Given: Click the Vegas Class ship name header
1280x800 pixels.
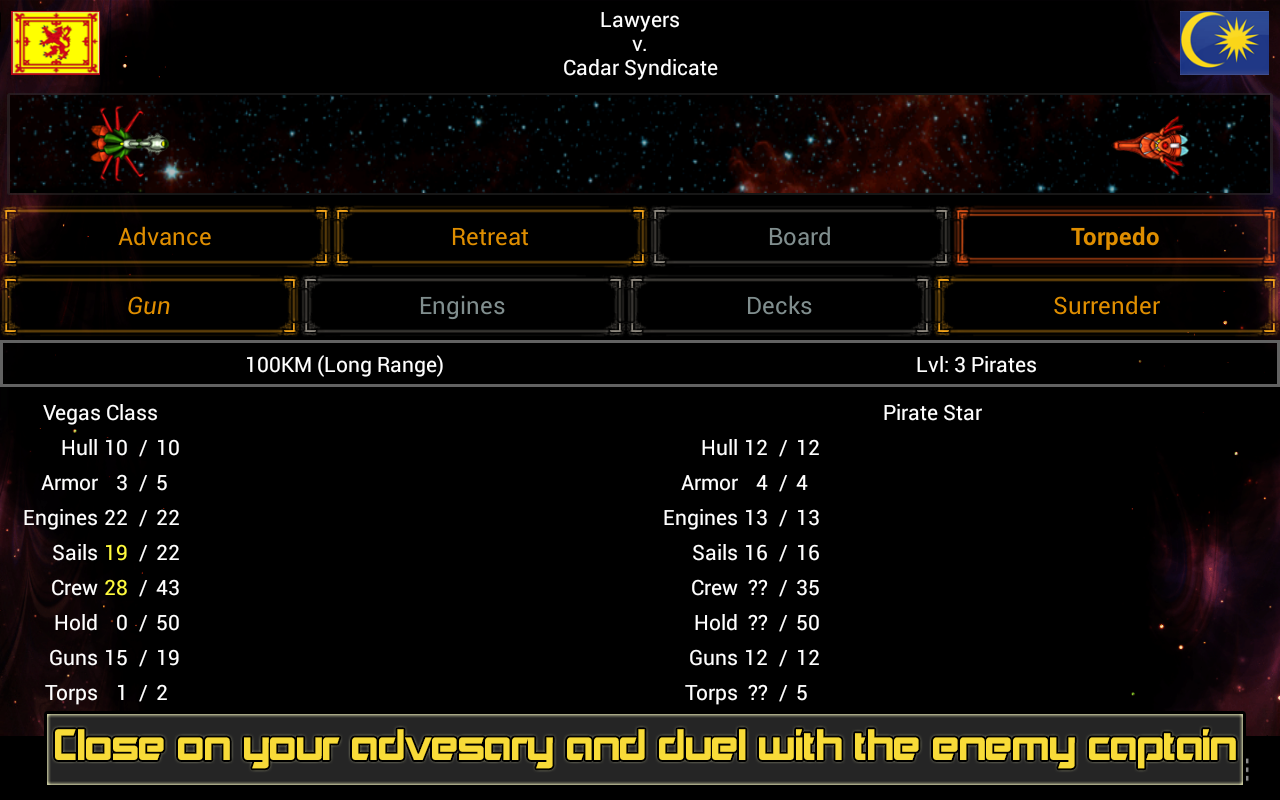Looking at the screenshot, I should pyautogui.click(x=100, y=412).
